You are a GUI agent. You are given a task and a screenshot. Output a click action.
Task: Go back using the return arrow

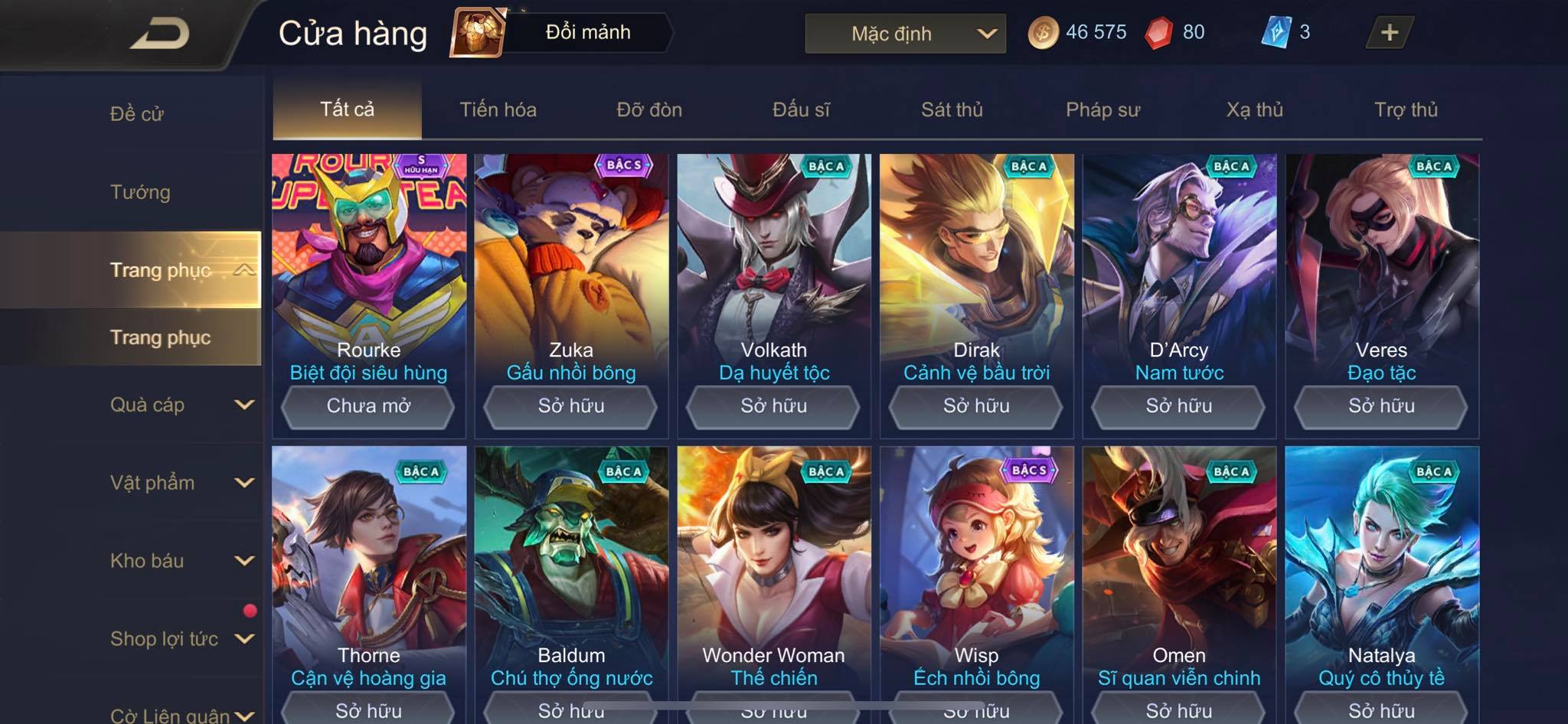point(159,34)
